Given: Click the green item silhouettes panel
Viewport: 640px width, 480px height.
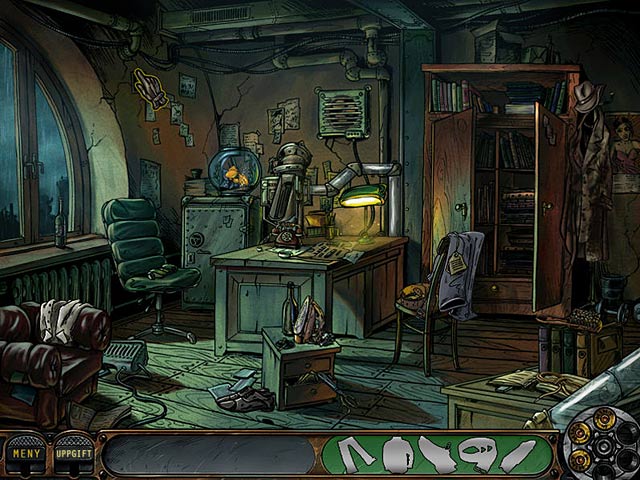Looking at the screenshot, I should [x=436, y=455].
